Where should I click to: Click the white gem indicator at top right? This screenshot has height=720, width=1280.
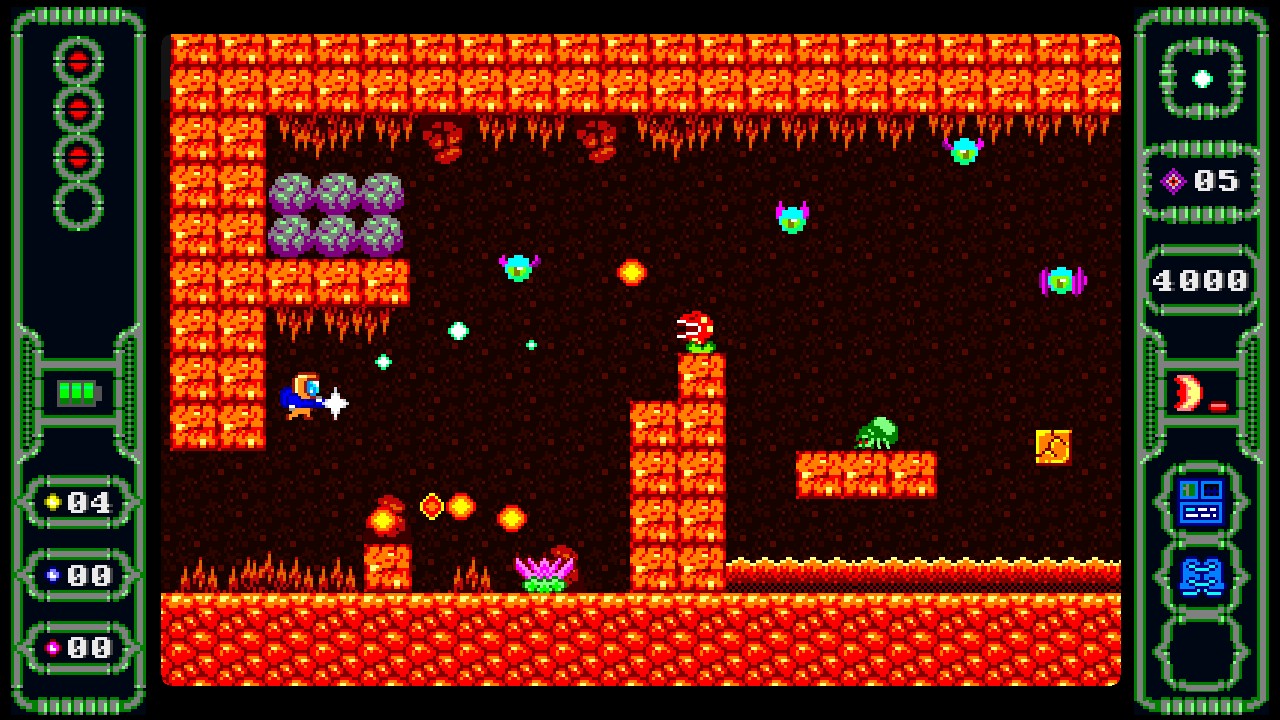[x=1201, y=77]
